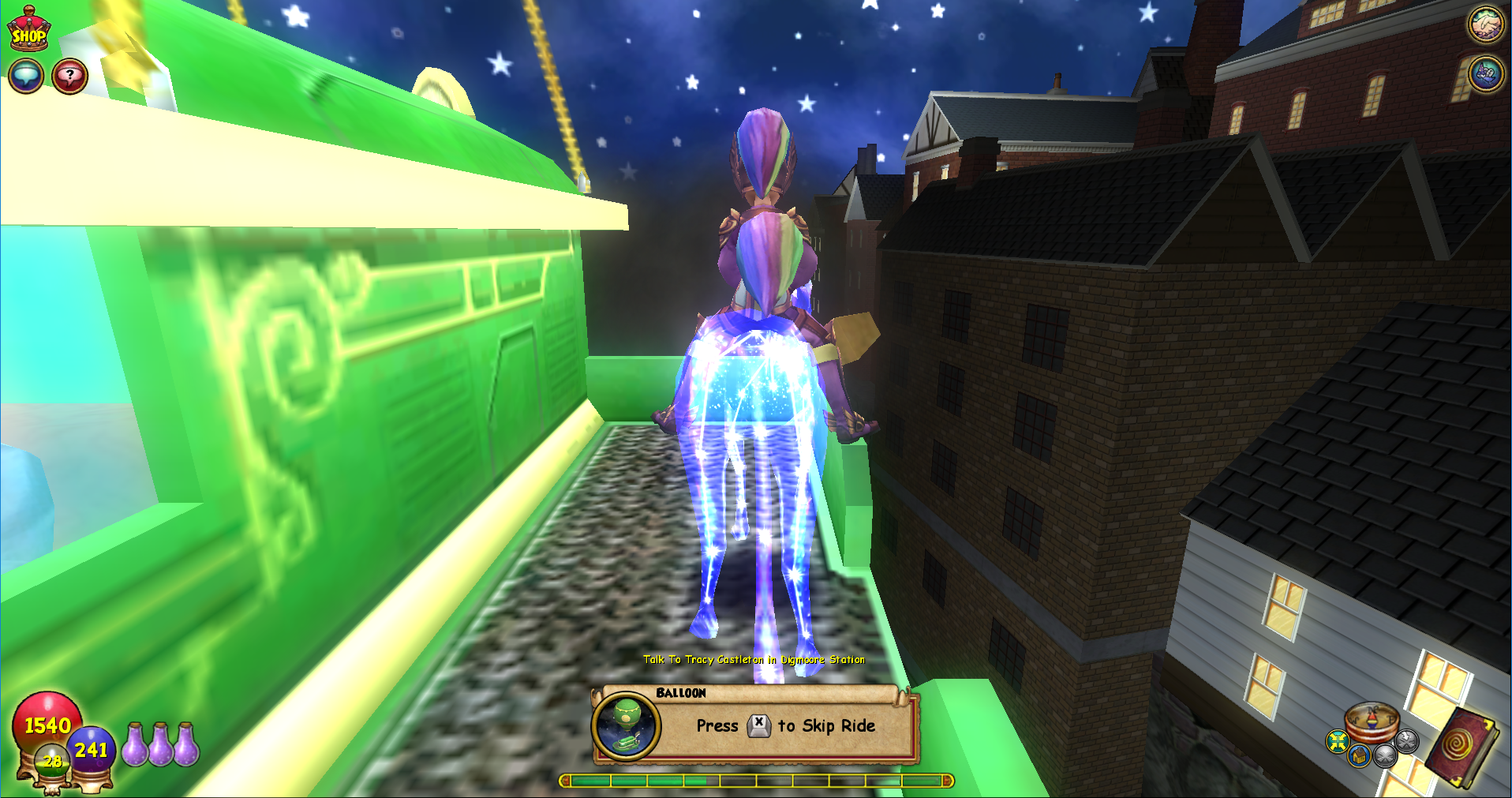This screenshot has height=798, width=1512.
Task: Activate the teal and yellow arrows button
Action: click(x=1337, y=741)
